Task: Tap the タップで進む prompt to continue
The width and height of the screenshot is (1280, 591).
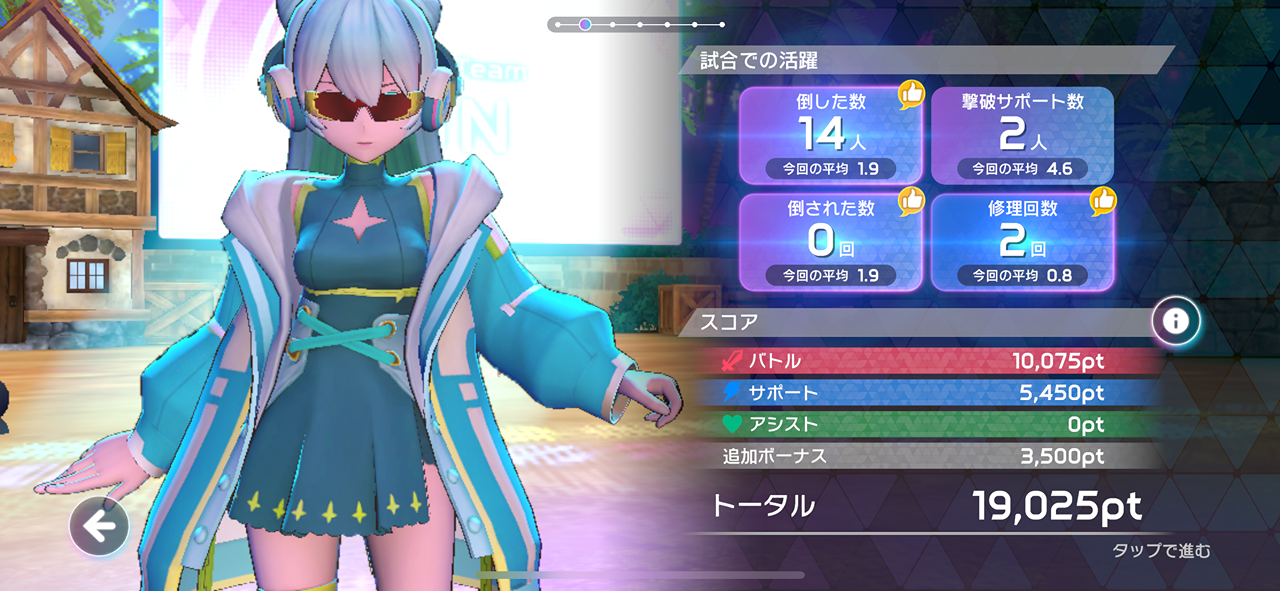Action: point(1161,551)
